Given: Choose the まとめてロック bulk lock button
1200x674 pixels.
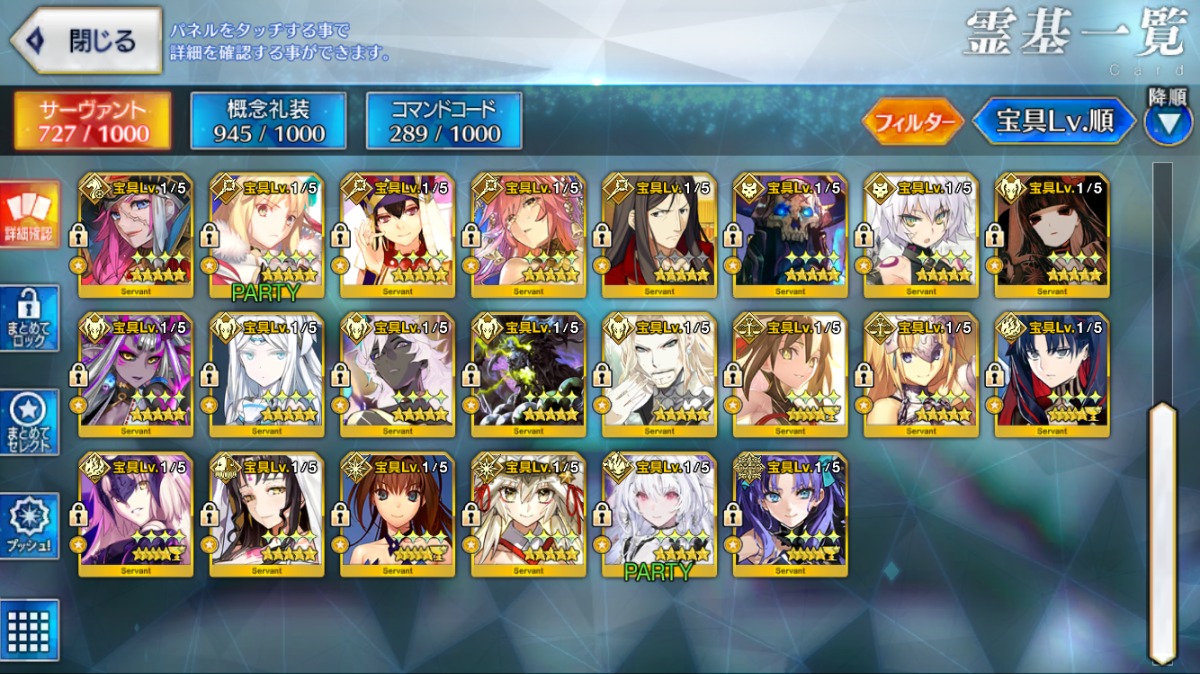Looking at the screenshot, I should 29,319.
